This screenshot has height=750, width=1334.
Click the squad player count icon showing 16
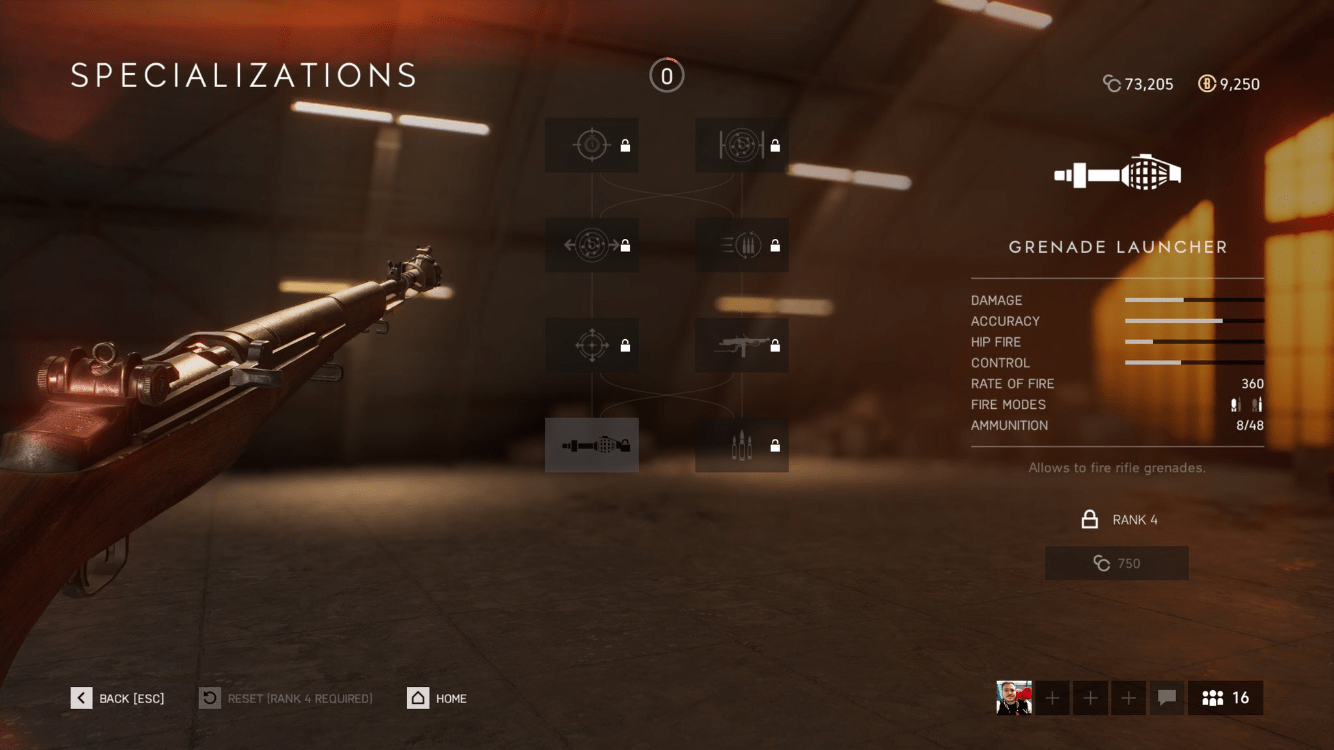pyautogui.click(x=1225, y=698)
